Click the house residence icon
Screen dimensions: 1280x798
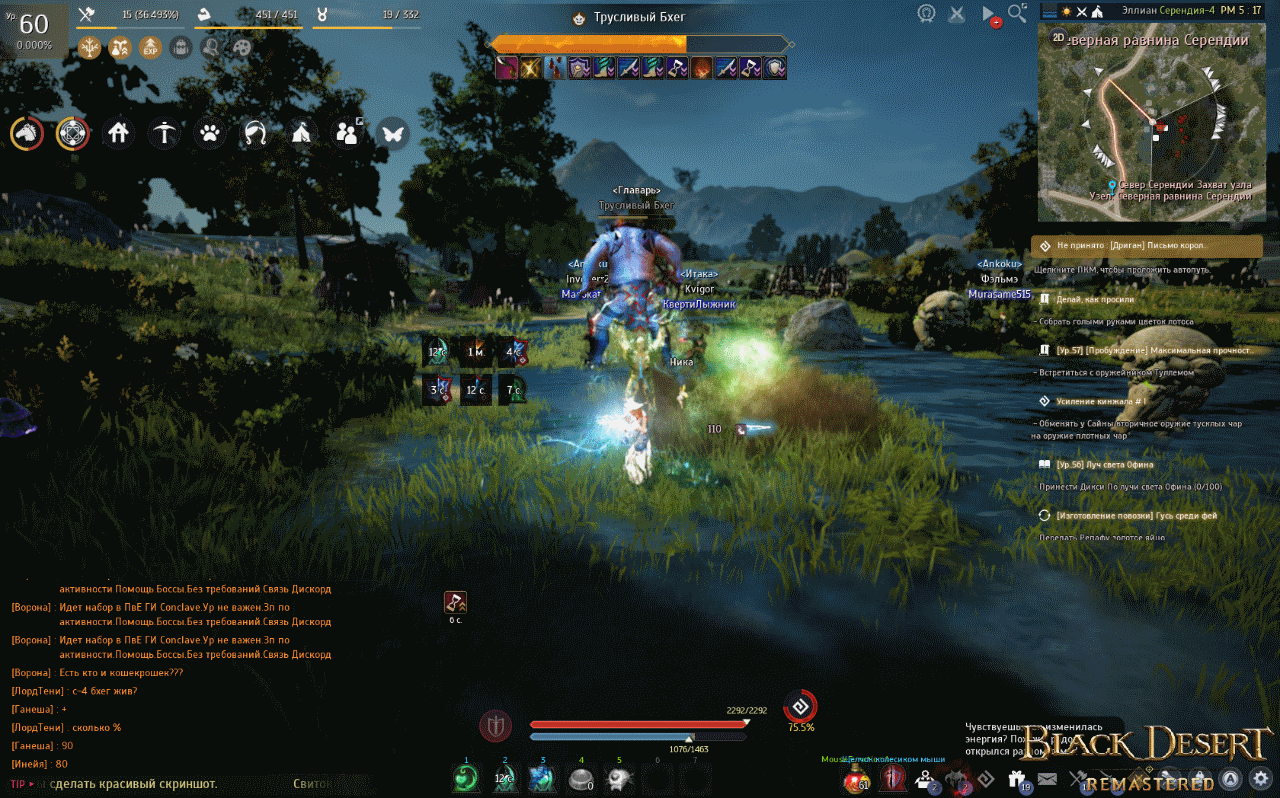118,133
